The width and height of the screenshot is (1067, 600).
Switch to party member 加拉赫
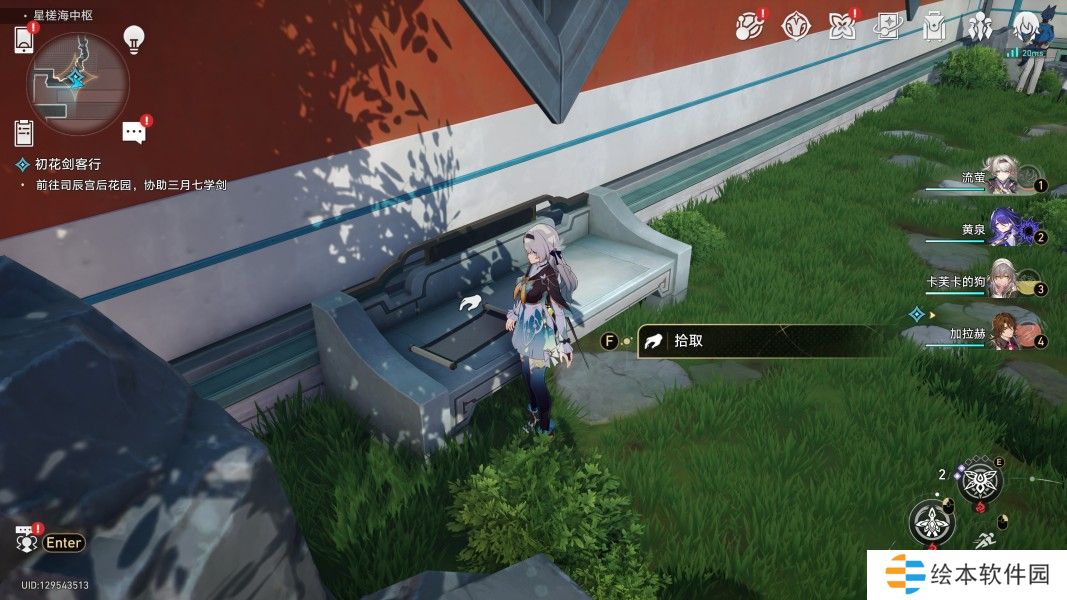pos(1004,332)
